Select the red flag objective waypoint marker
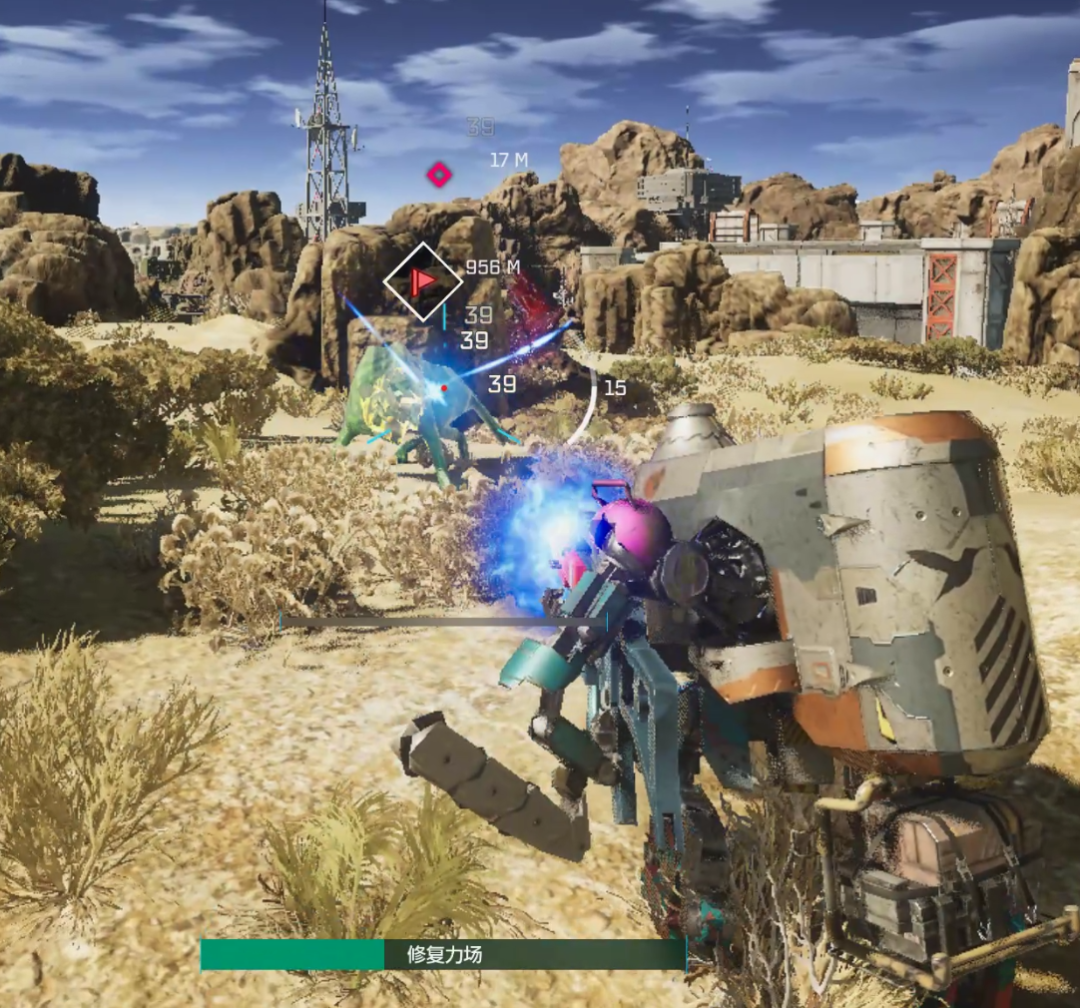 pyautogui.click(x=423, y=281)
